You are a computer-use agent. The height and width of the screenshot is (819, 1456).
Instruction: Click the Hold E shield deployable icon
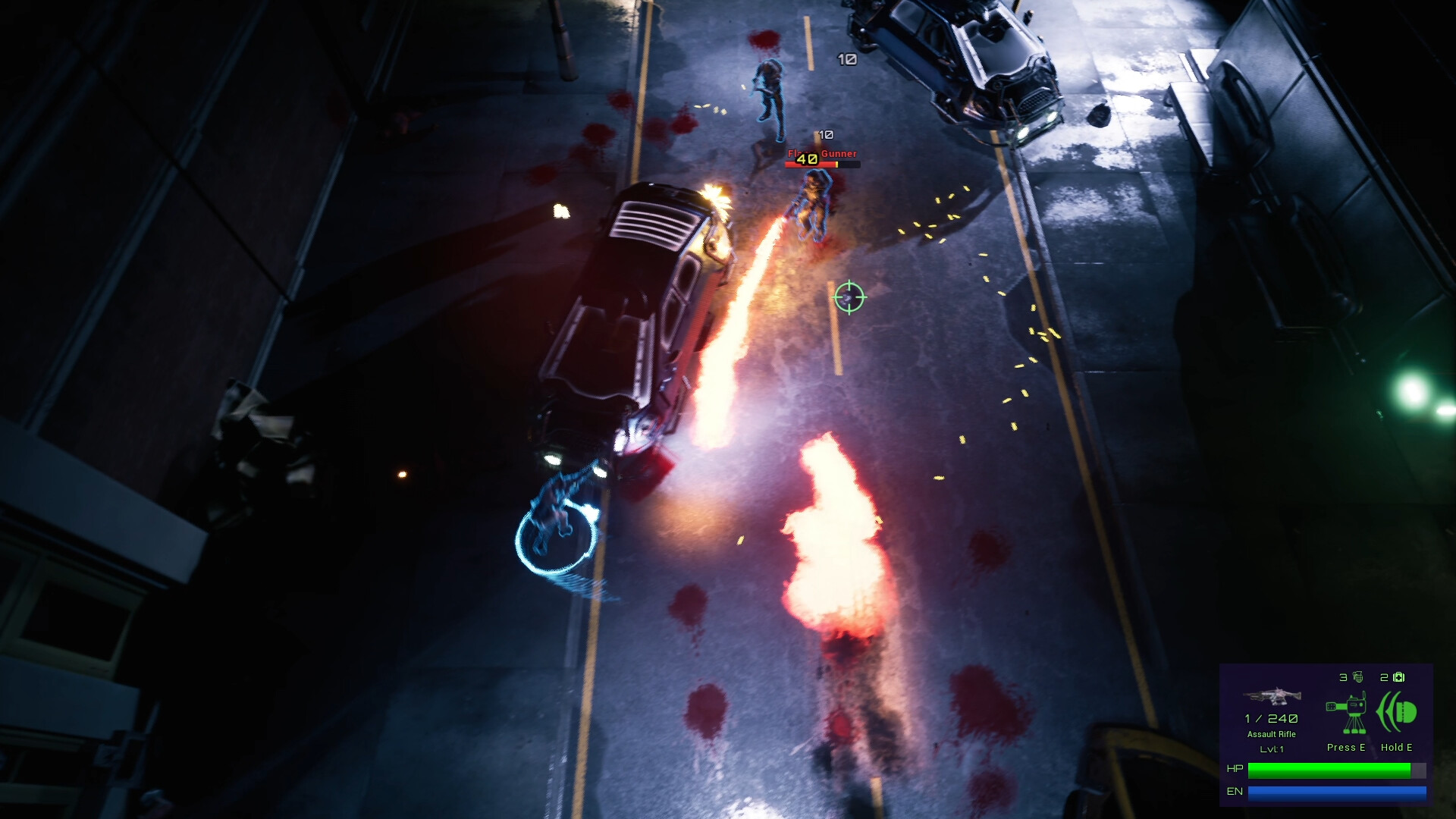pyautogui.click(x=1398, y=711)
